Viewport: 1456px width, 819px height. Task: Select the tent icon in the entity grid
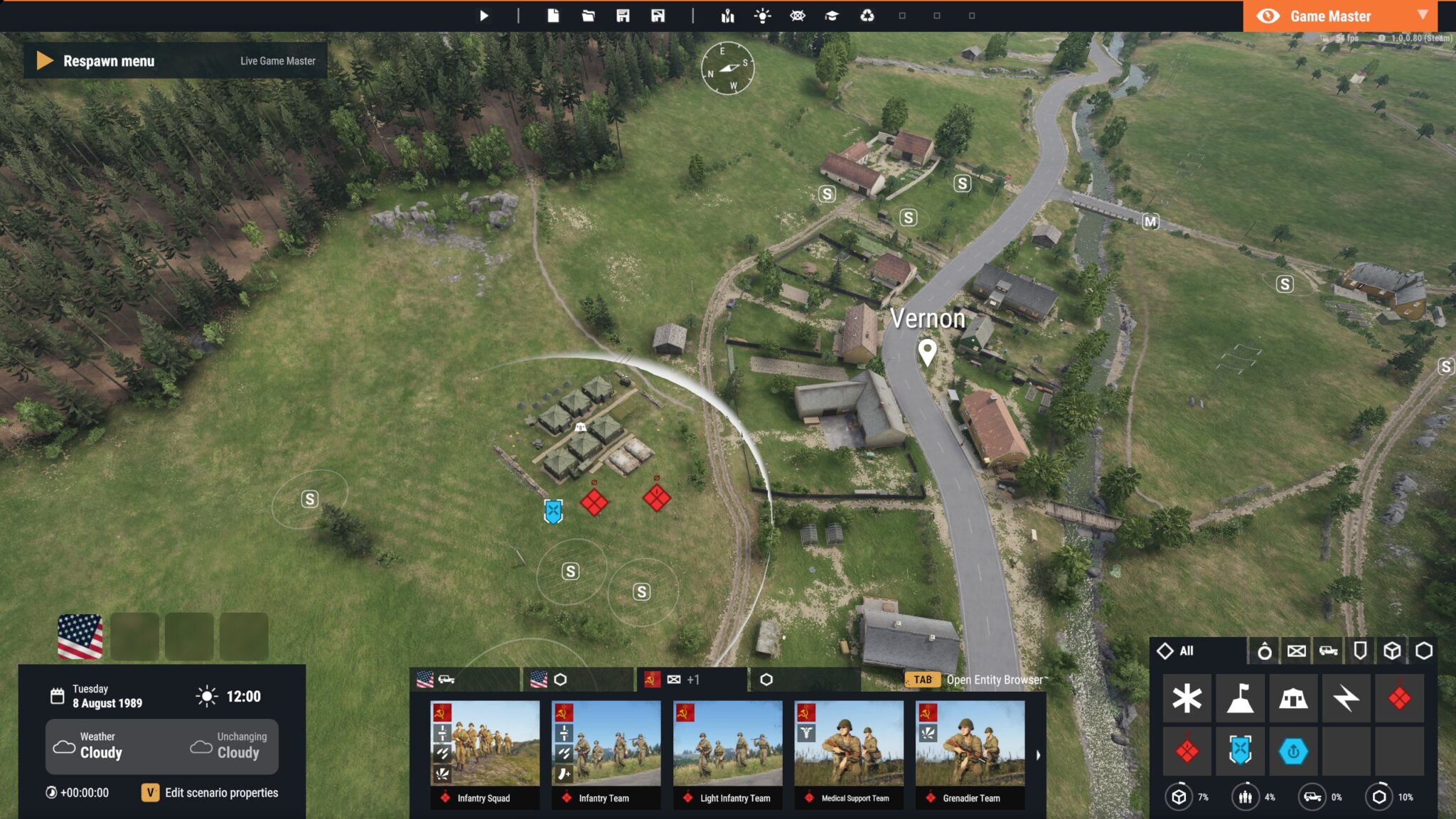[1292, 698]
